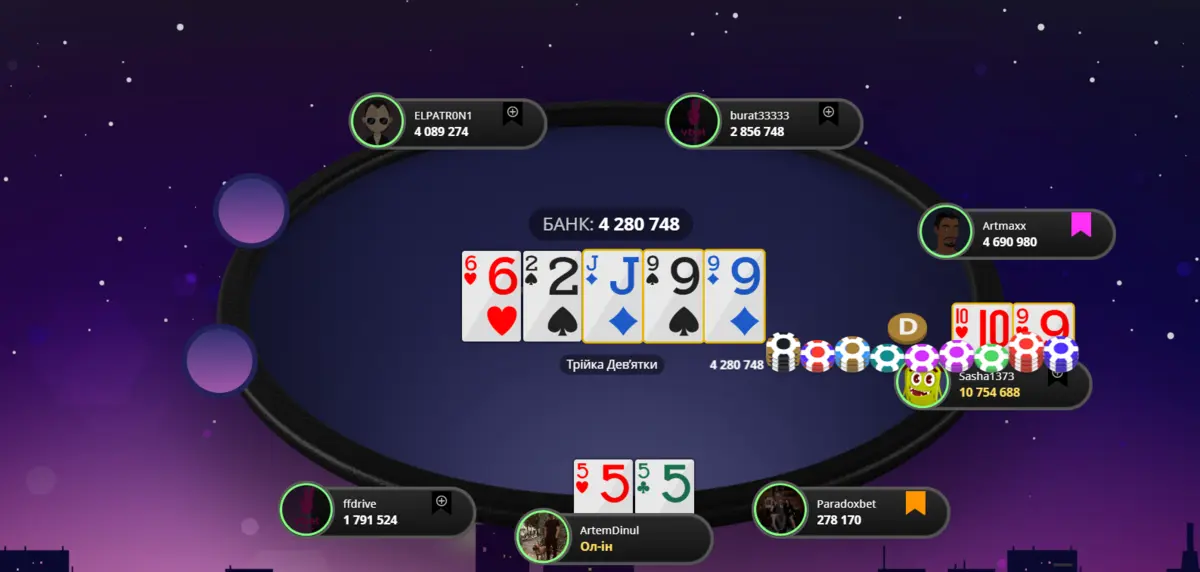This screenshot has height=572, width=1200.
Task: Click Paradoxbet's orange bookmark tag
Action: (914, 502)
